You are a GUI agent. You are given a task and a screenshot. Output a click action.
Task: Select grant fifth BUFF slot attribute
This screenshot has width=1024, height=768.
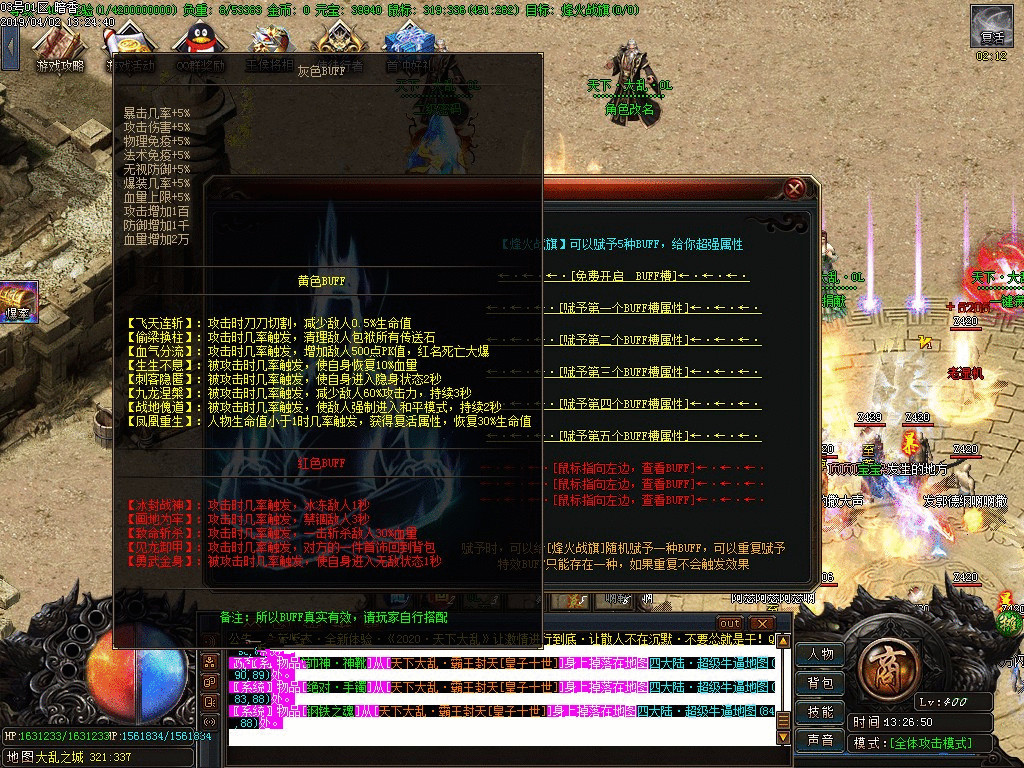click(625, 436)
